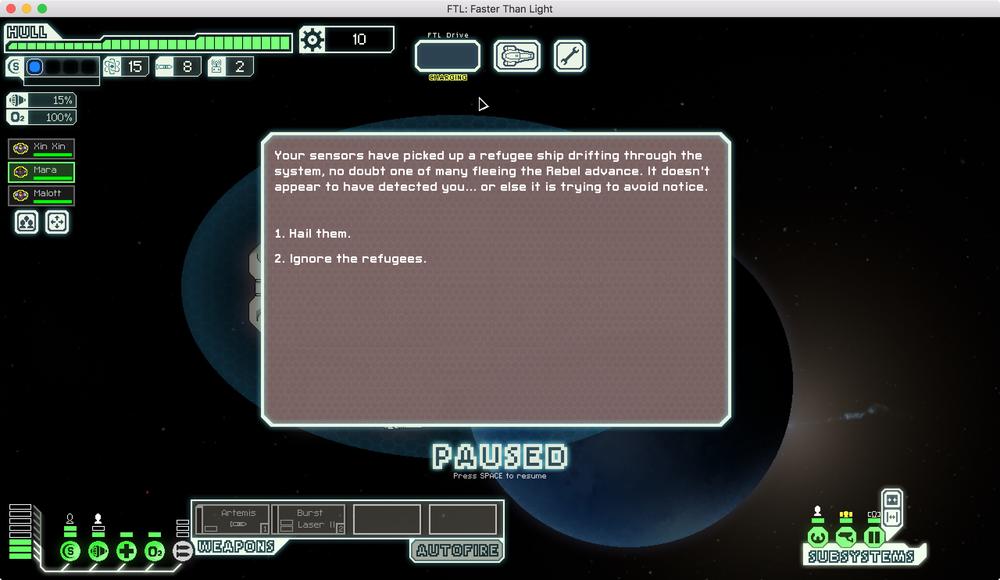
Task: Select the Artemis missile weapon slot
Action: point(232,519)
